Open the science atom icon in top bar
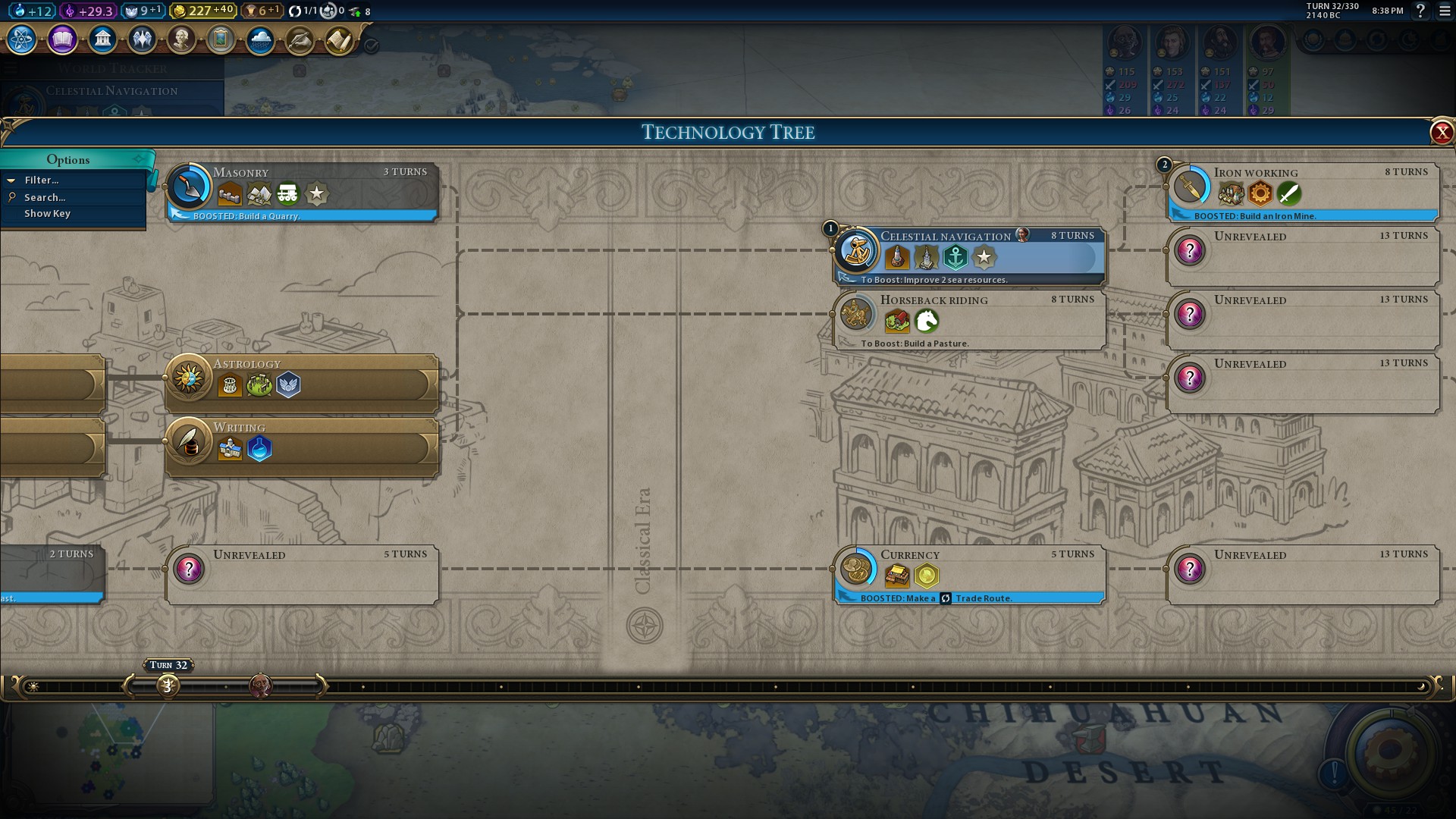The height and width of the screenshot is (819, 1456). click(x=22, y=39)
